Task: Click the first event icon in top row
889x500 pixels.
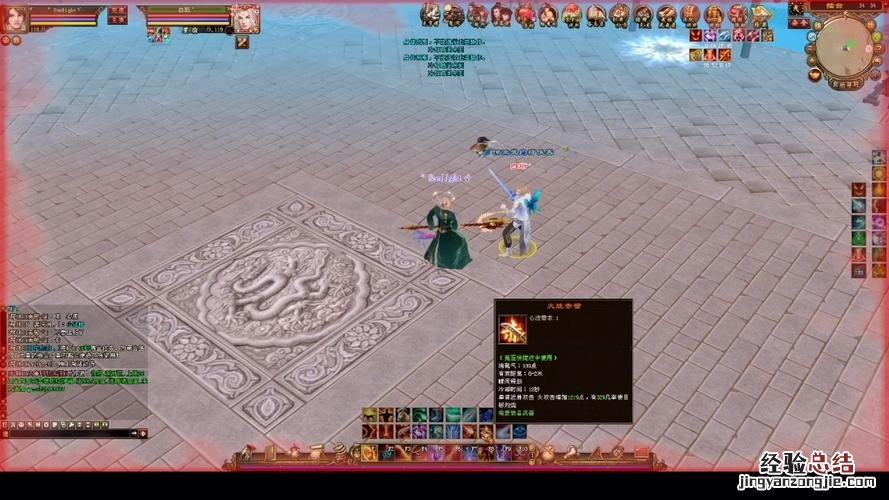Action: pyautogui.click(x=430, y=14)
